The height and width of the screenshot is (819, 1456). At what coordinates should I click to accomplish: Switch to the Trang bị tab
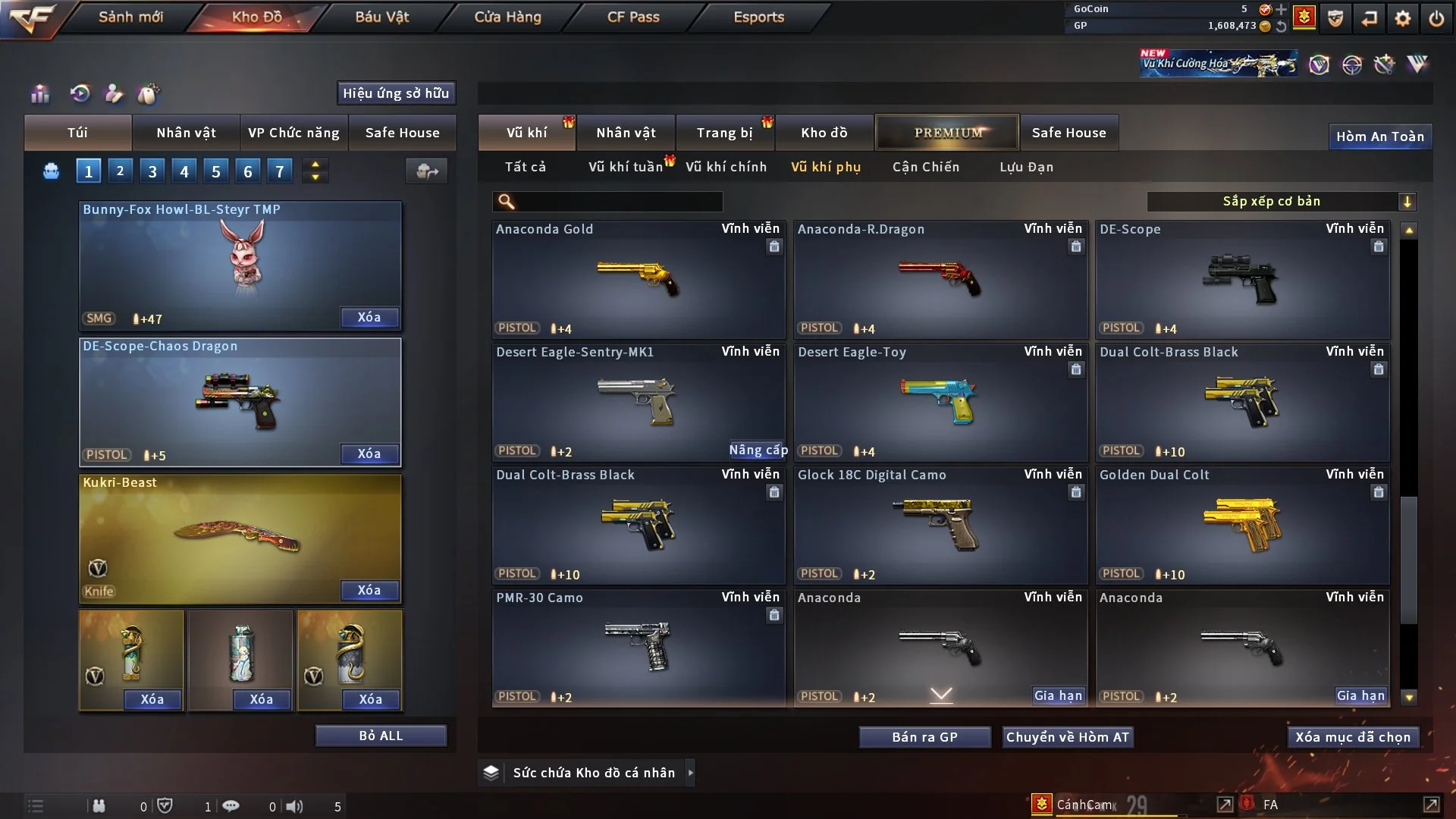pos(724,133)
